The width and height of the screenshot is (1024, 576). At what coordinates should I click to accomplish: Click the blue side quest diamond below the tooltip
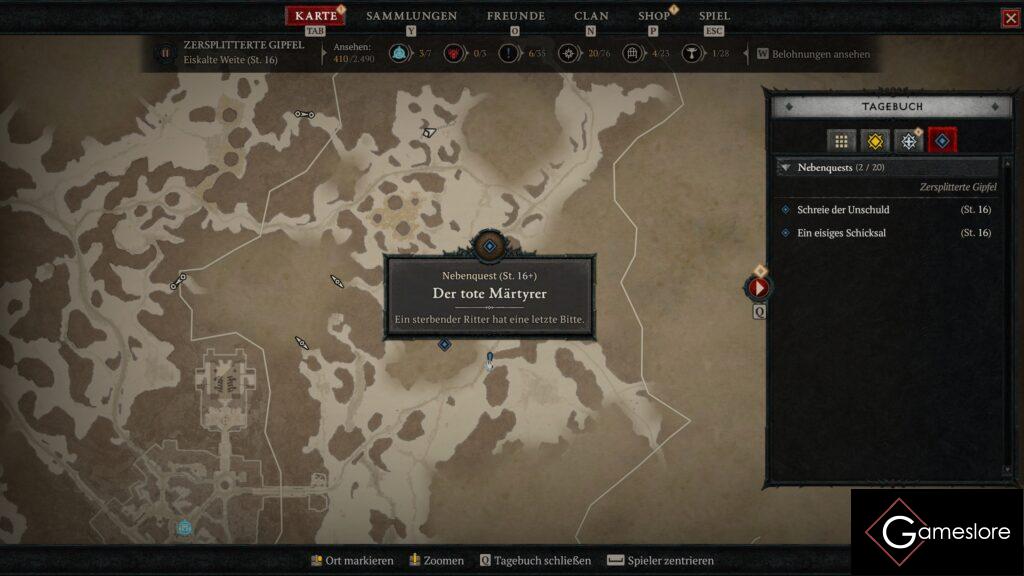click(x=444, y=345)
